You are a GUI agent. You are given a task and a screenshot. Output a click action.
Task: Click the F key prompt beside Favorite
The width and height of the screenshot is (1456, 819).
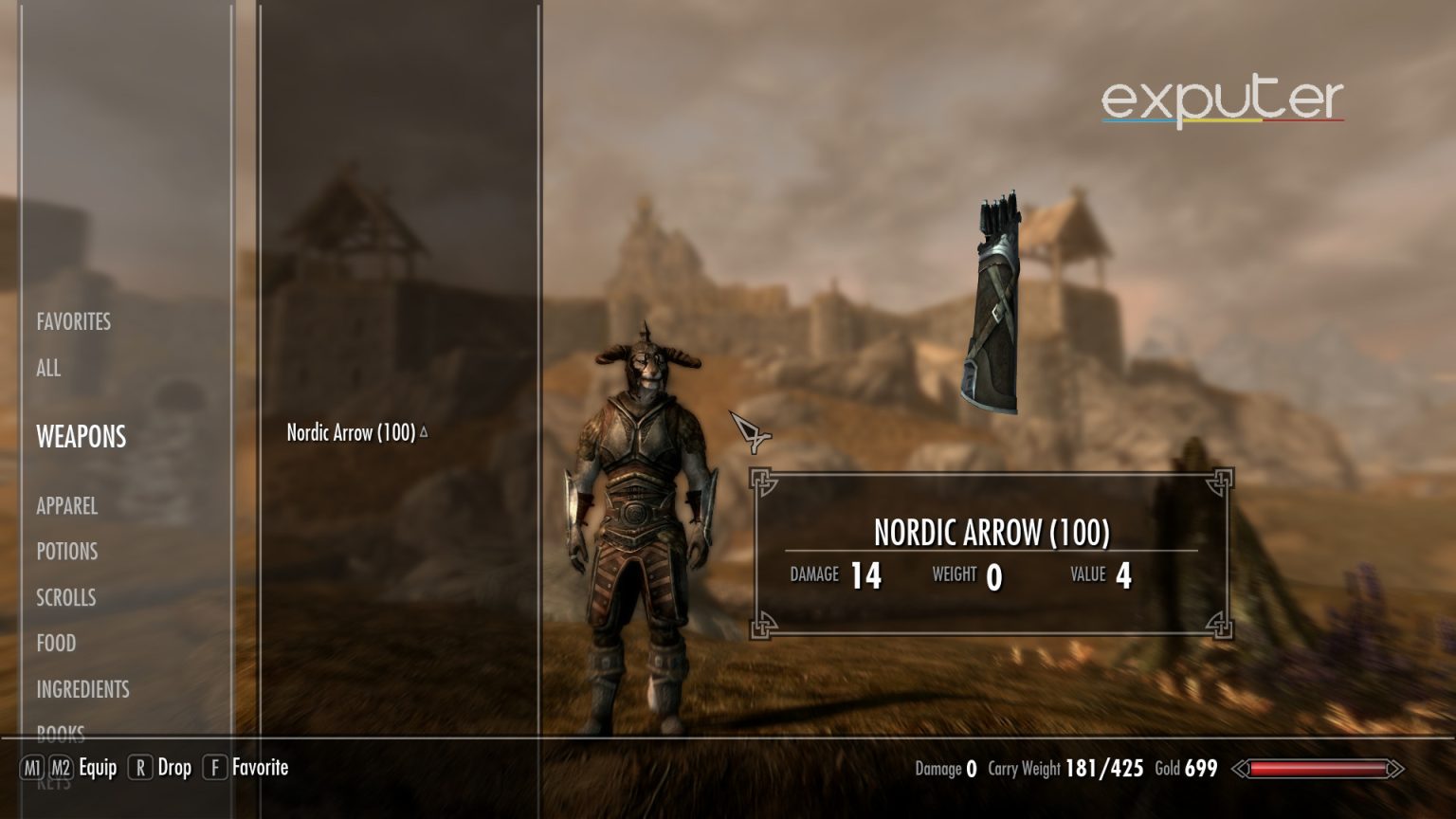(213, 768)
